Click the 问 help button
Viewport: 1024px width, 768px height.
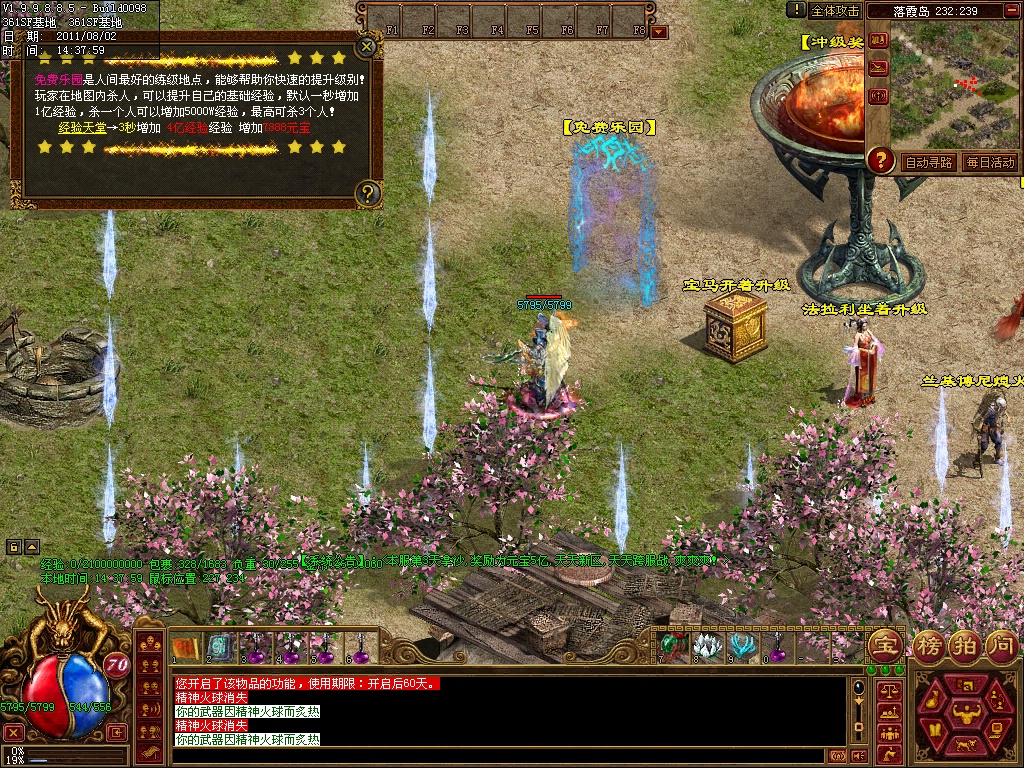pos(1000,645)
